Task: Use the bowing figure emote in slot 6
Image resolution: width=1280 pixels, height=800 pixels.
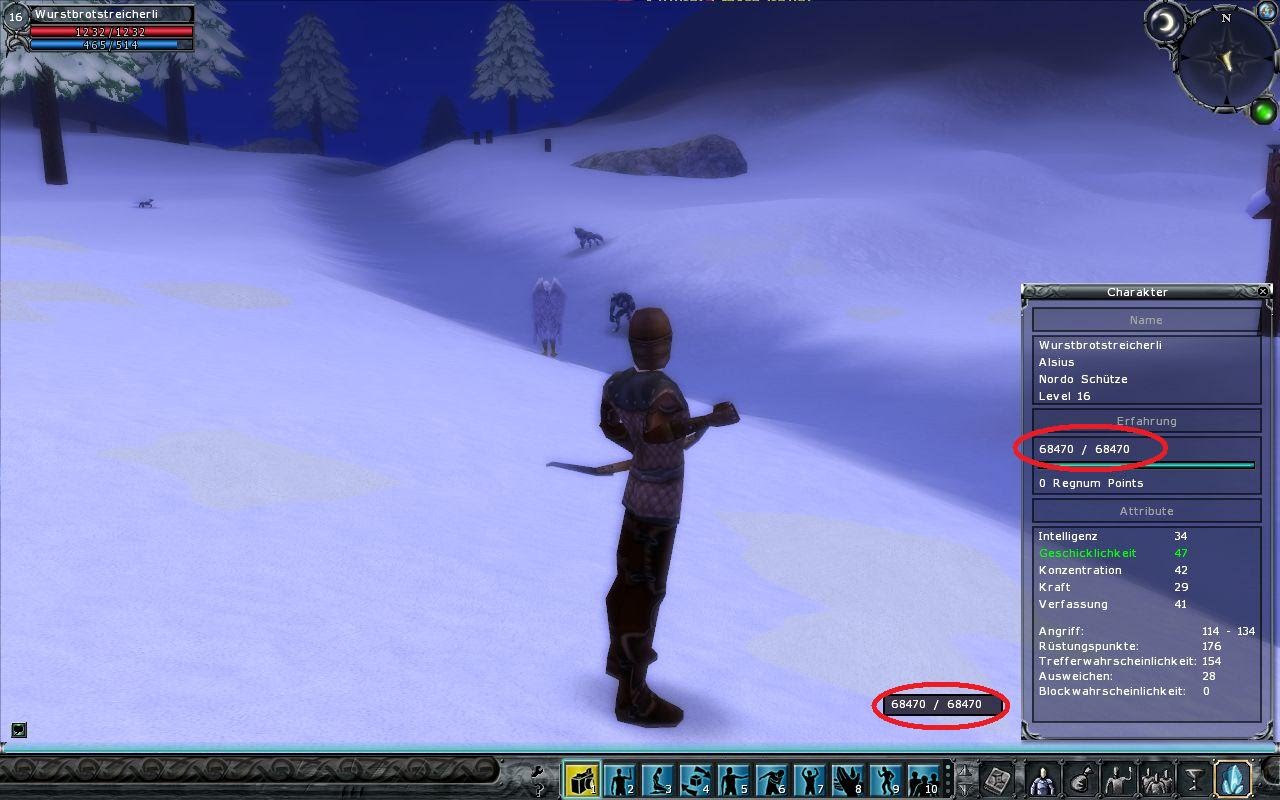Action: (771, 779)
